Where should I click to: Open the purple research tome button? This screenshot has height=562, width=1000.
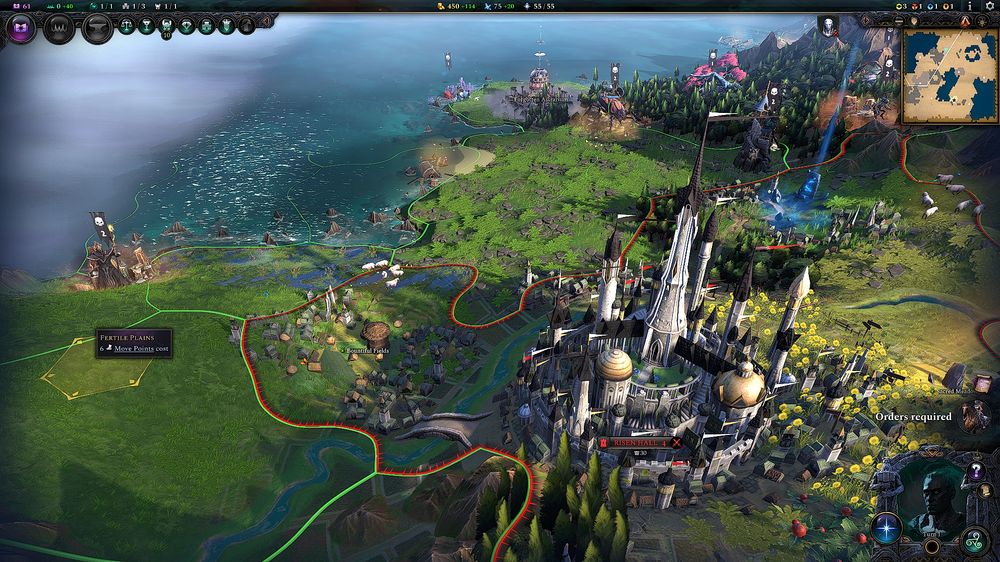21,27
